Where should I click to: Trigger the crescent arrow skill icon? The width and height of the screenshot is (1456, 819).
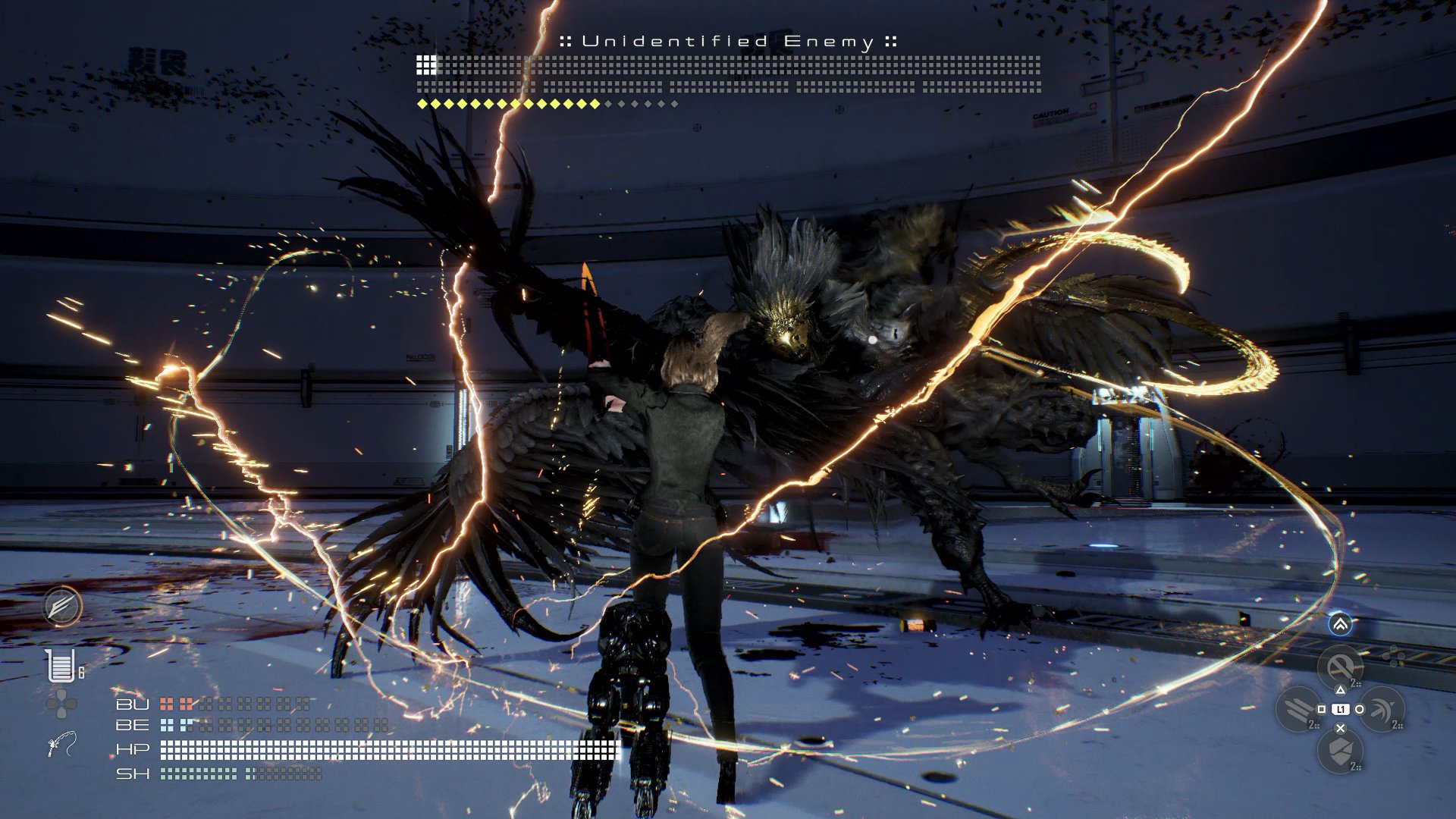[1382, 710]
